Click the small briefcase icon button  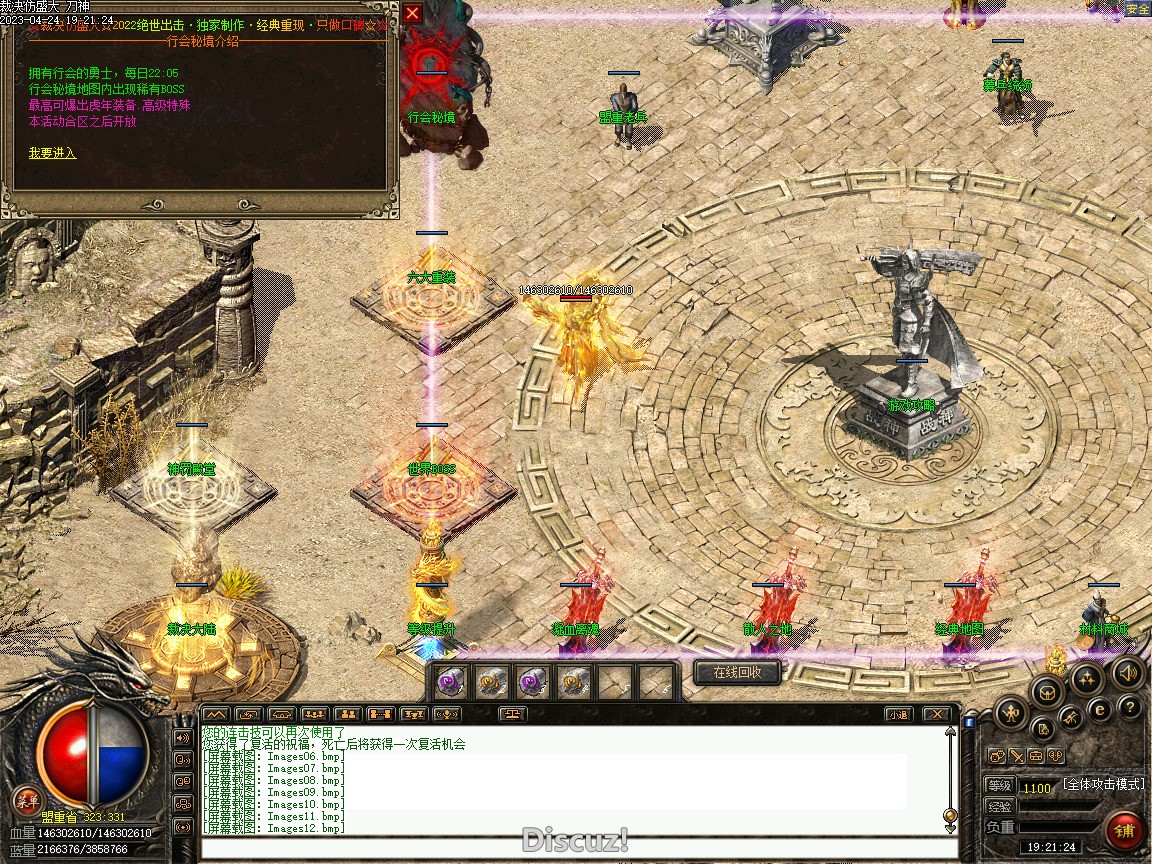pos(1036,756)
